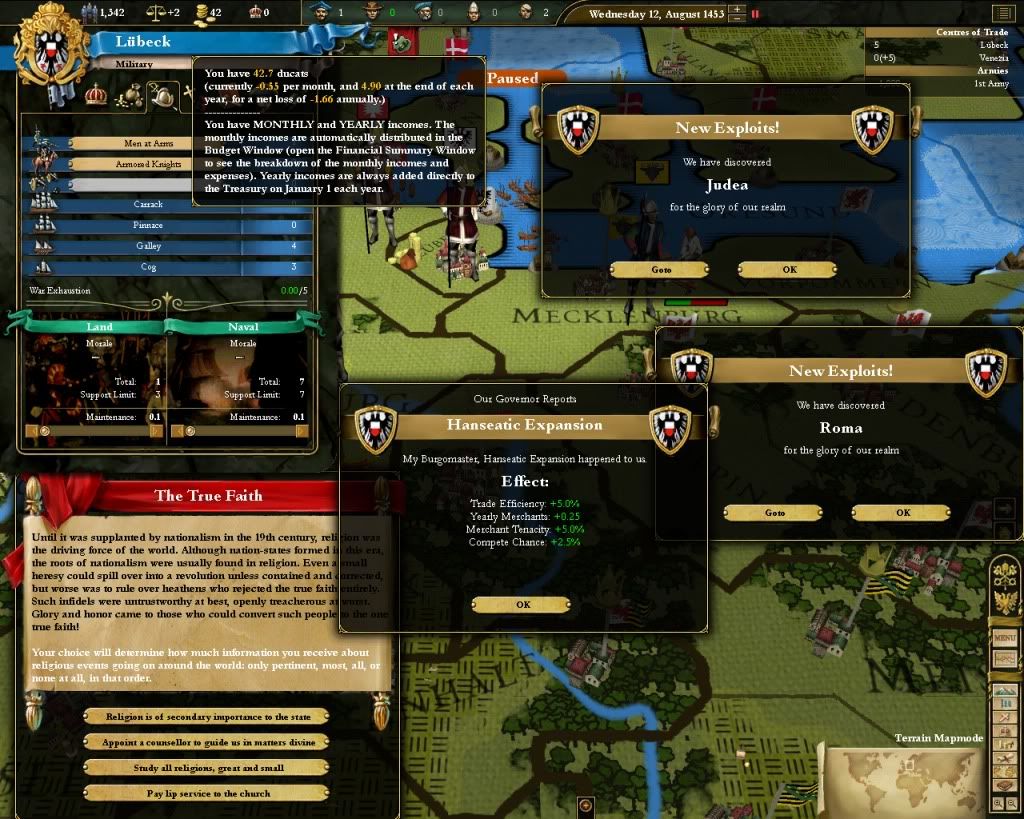
Task: Increase game speed with the plus button
Action: [x=738, y=10]
